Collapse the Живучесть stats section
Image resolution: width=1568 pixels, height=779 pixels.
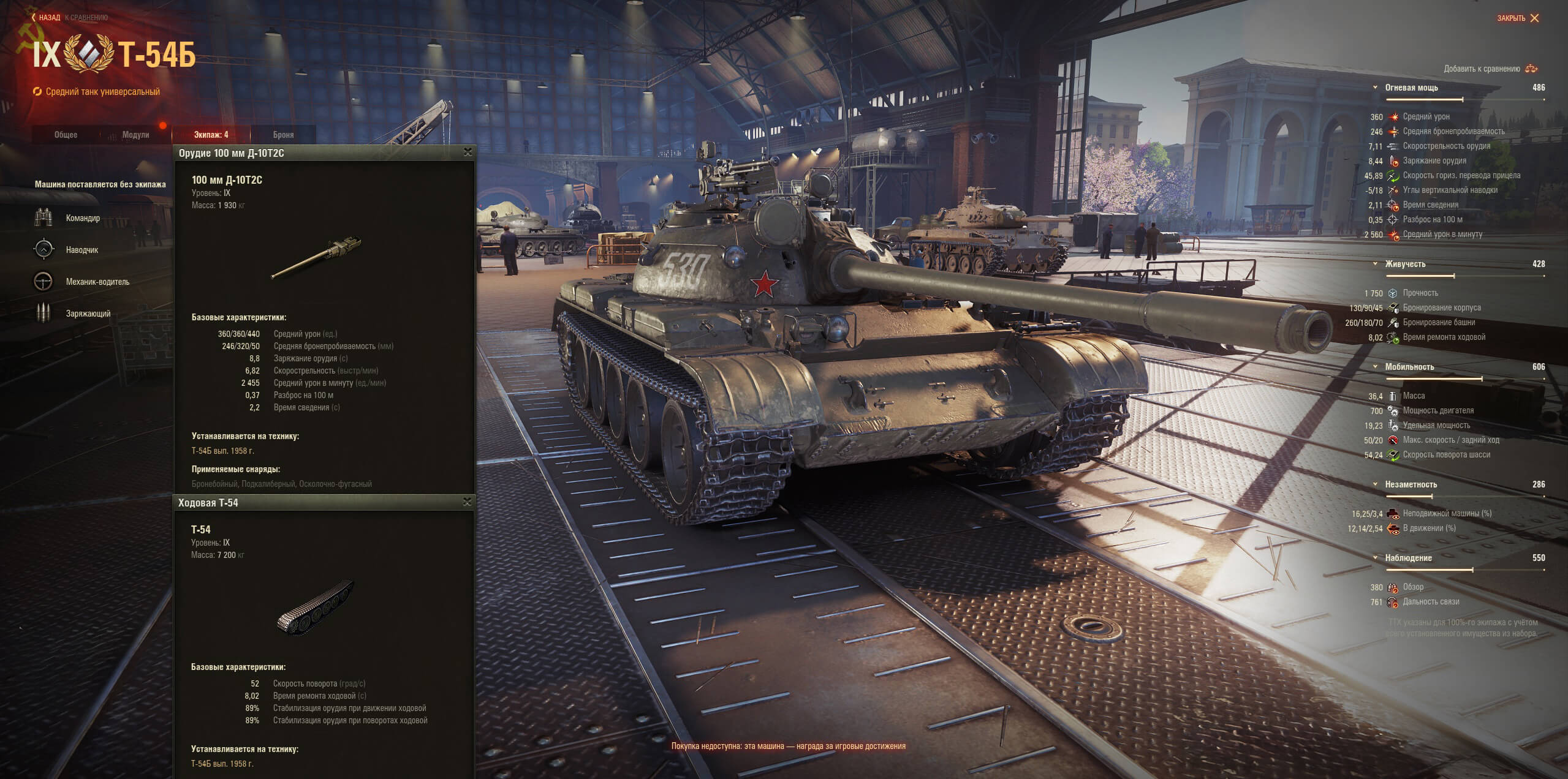(x=1375, y=264)
